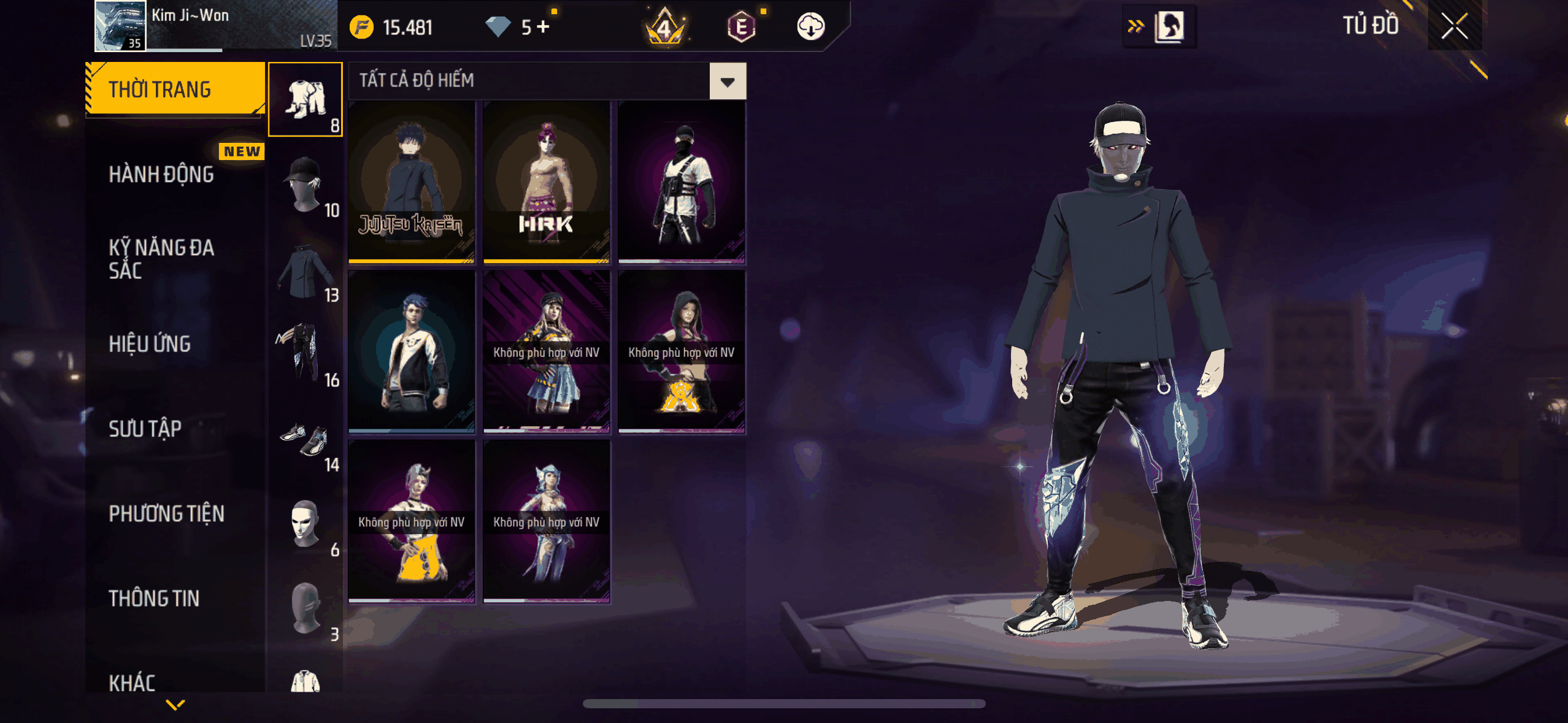Viewport: 1568px width, 723px height.
Task: Open the tops category with jacket icon
Action: (305, 270)
